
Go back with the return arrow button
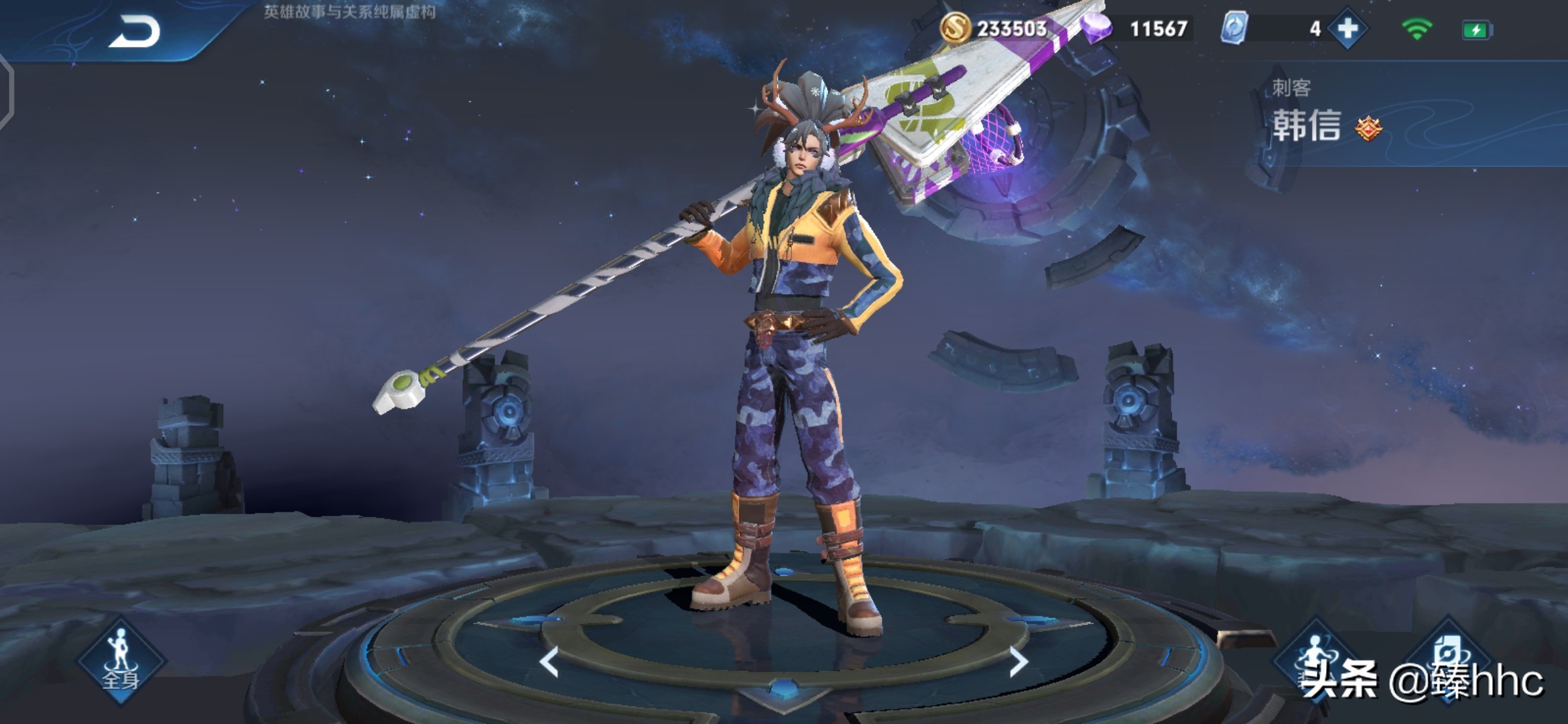point(135,32)
